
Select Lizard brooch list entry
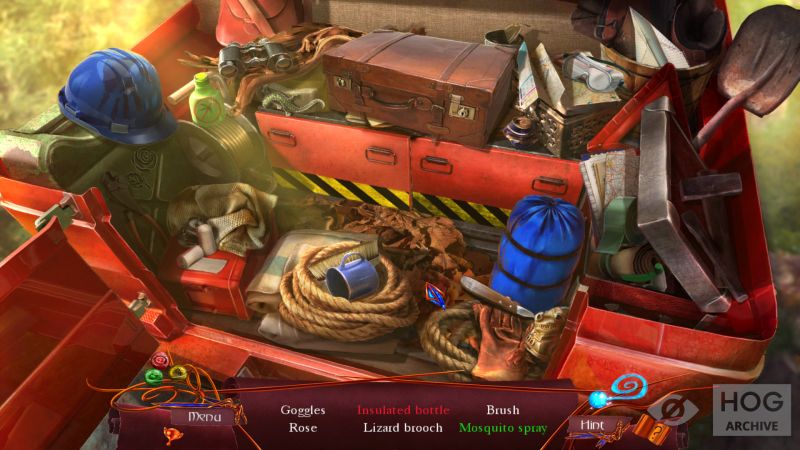coord(403,428)
